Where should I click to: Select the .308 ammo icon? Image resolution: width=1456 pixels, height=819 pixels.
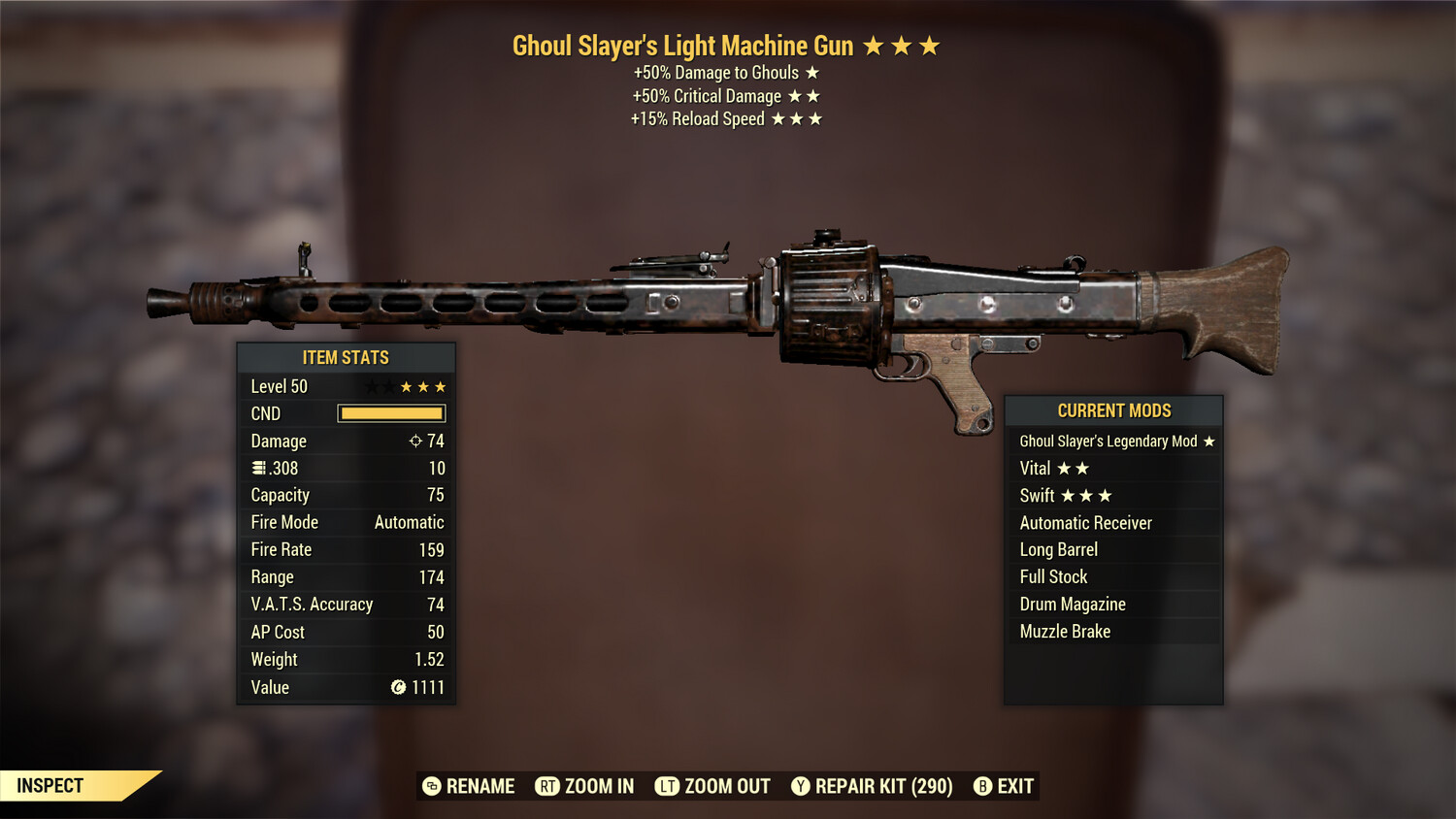257,468
